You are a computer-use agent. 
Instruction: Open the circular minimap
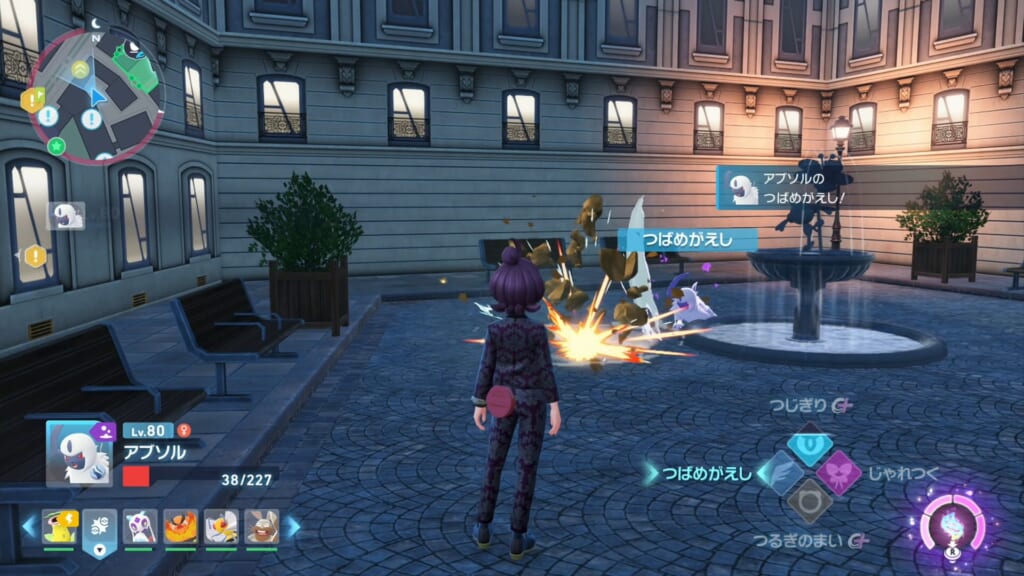coord(97,97)
